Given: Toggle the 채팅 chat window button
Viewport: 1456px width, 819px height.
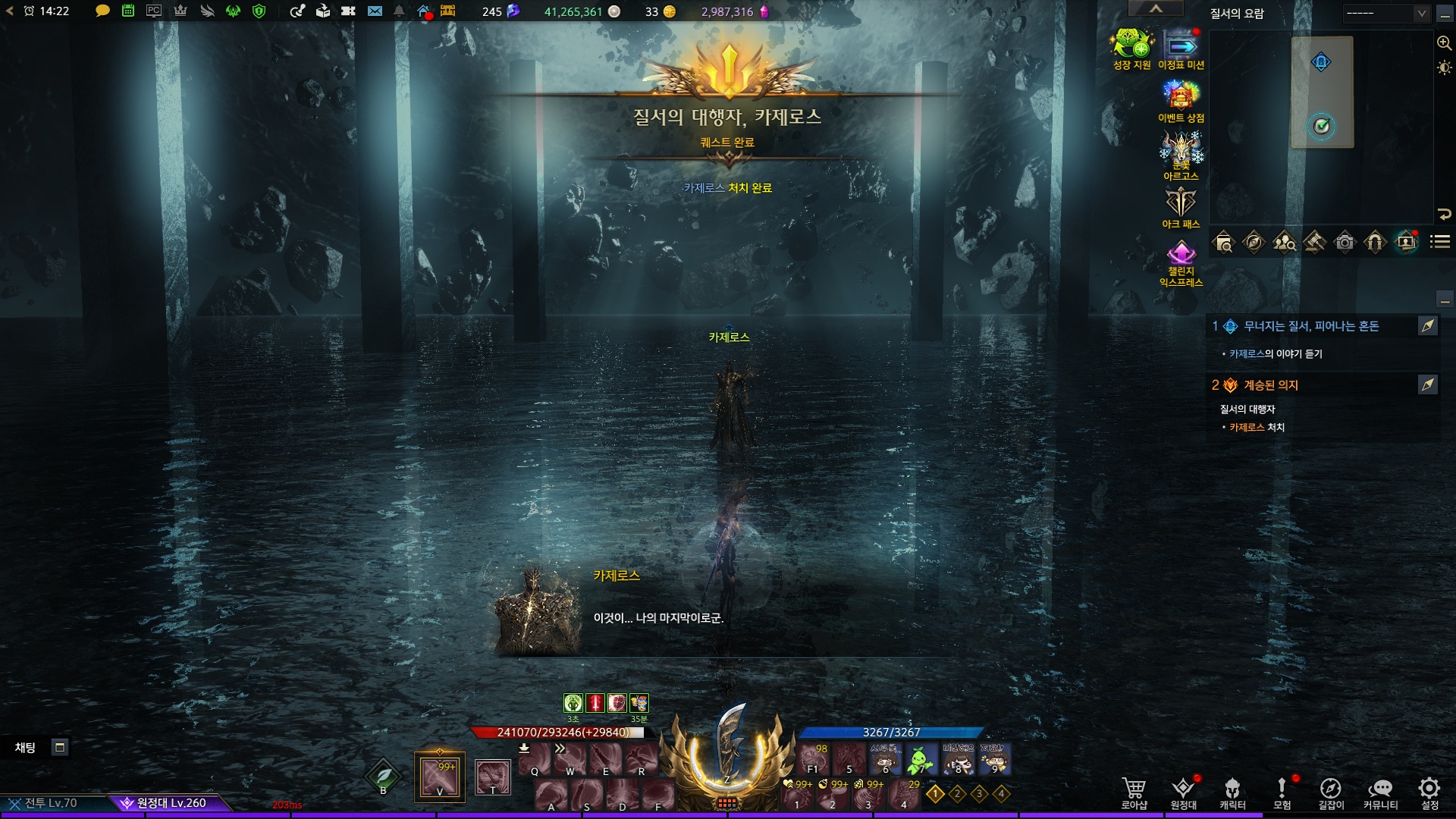Looking at the screenshot, I should 60,747.
